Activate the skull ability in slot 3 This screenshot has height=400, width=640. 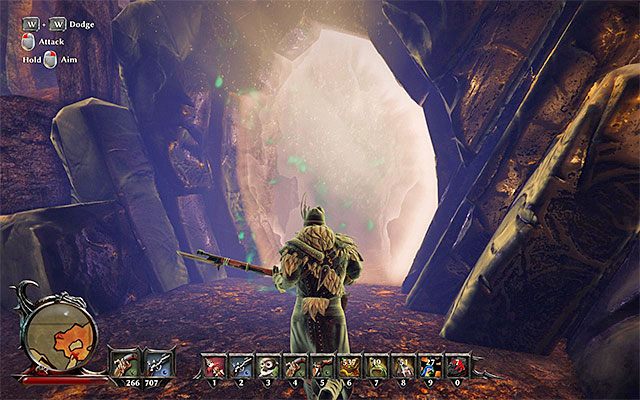[x=267, y=364]
